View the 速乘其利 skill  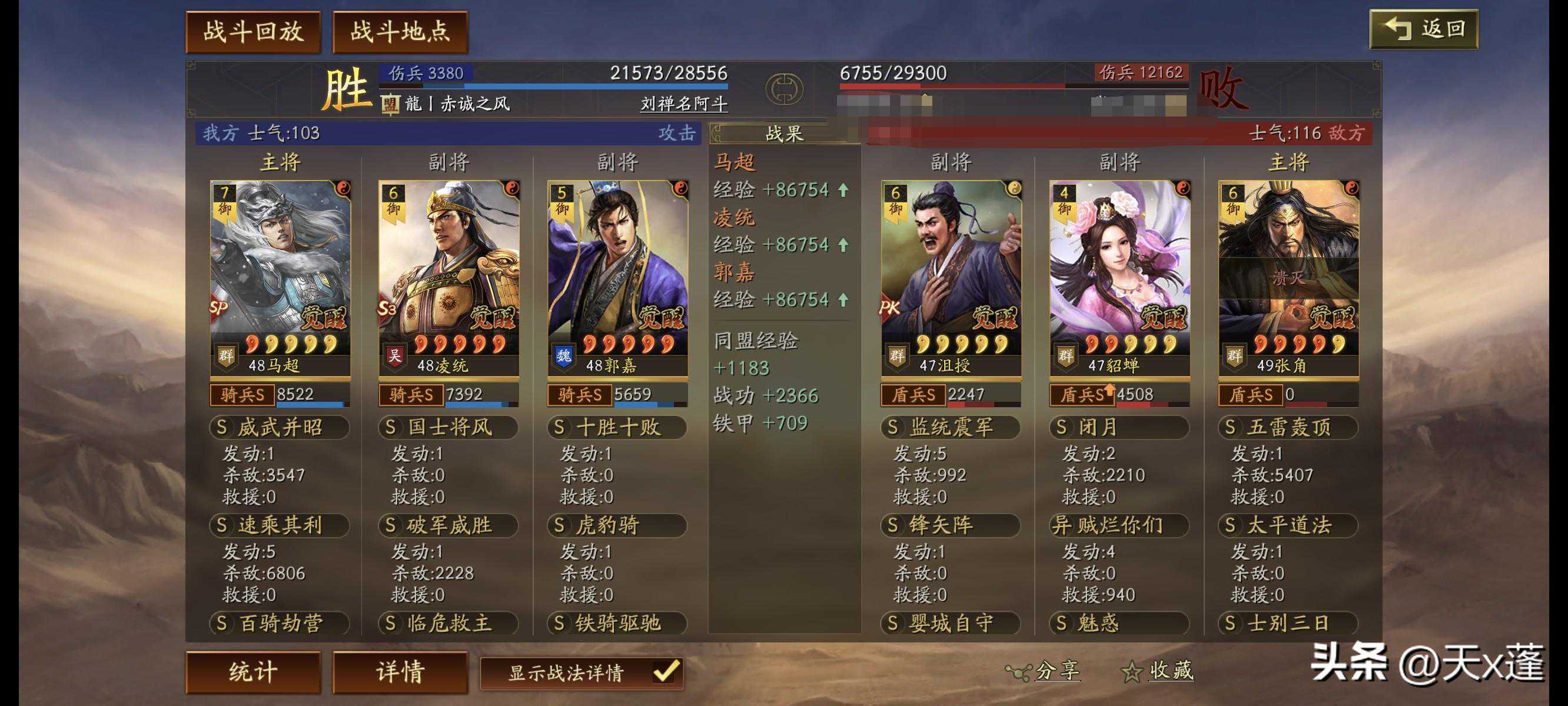click(x=280, y=525)
